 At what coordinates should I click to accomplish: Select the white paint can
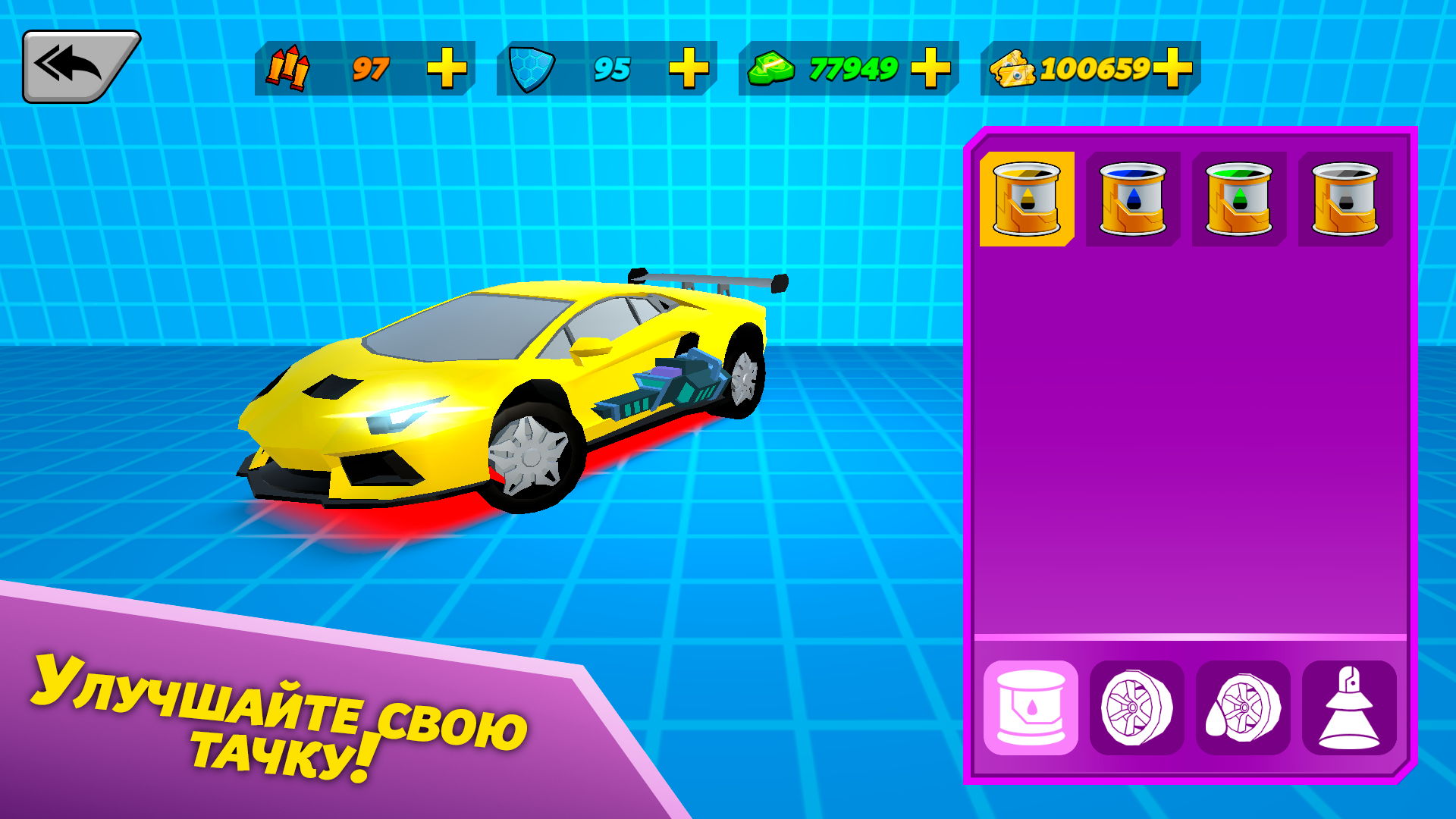[x=1344, y=199]
